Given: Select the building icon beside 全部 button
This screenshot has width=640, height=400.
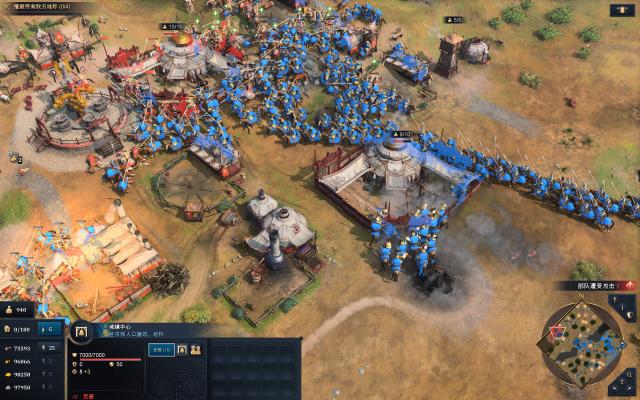Looking at the screenshot, I should pos(182,350).
